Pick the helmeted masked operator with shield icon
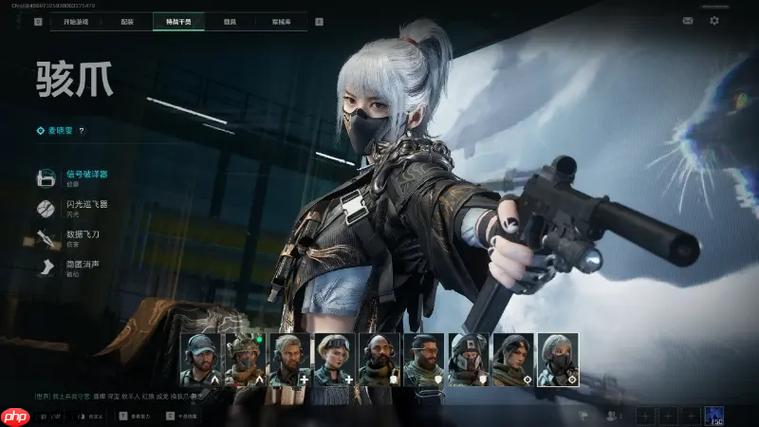This screenshot has height=427, width=759. (468, 360)
